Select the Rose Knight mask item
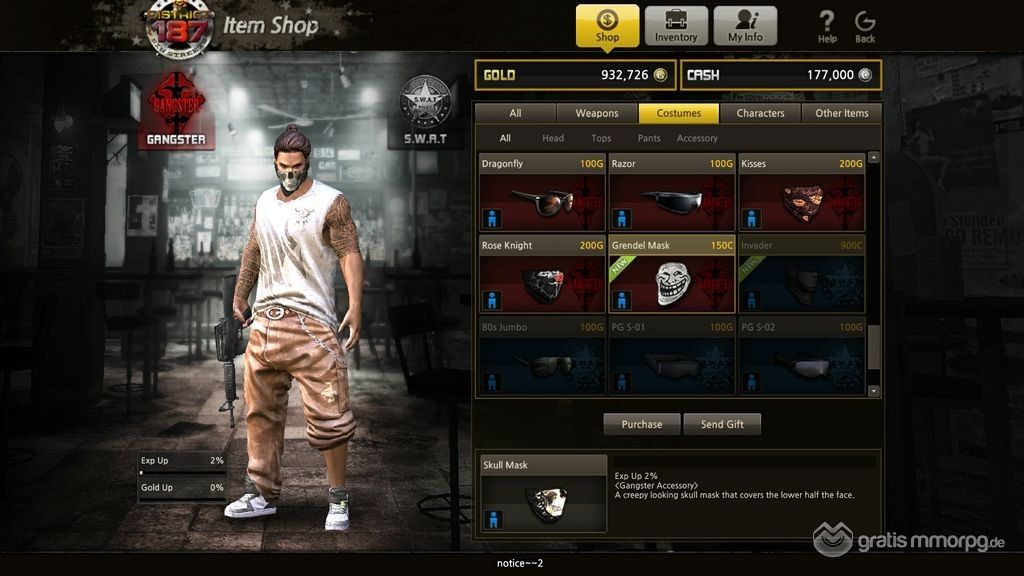1024x576 pixels. [x=542, y=275]
